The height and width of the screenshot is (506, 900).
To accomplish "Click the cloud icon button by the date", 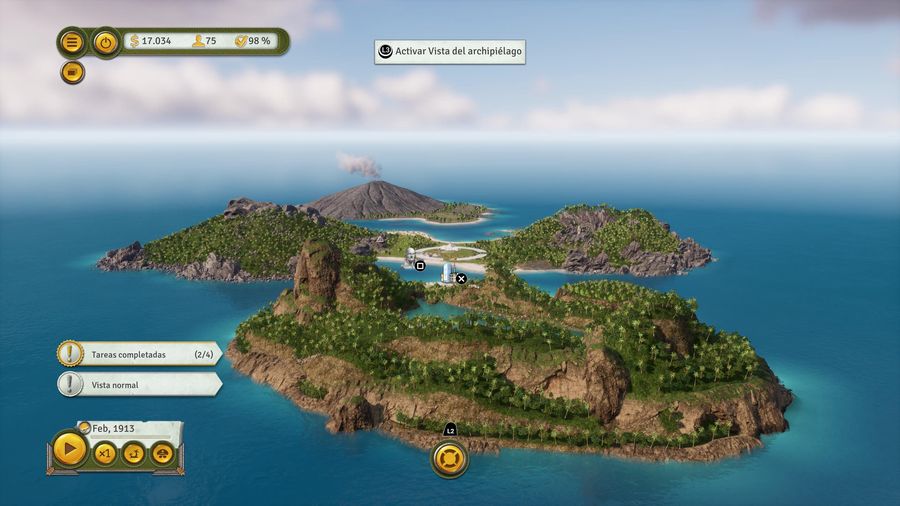I will (162, 454).
